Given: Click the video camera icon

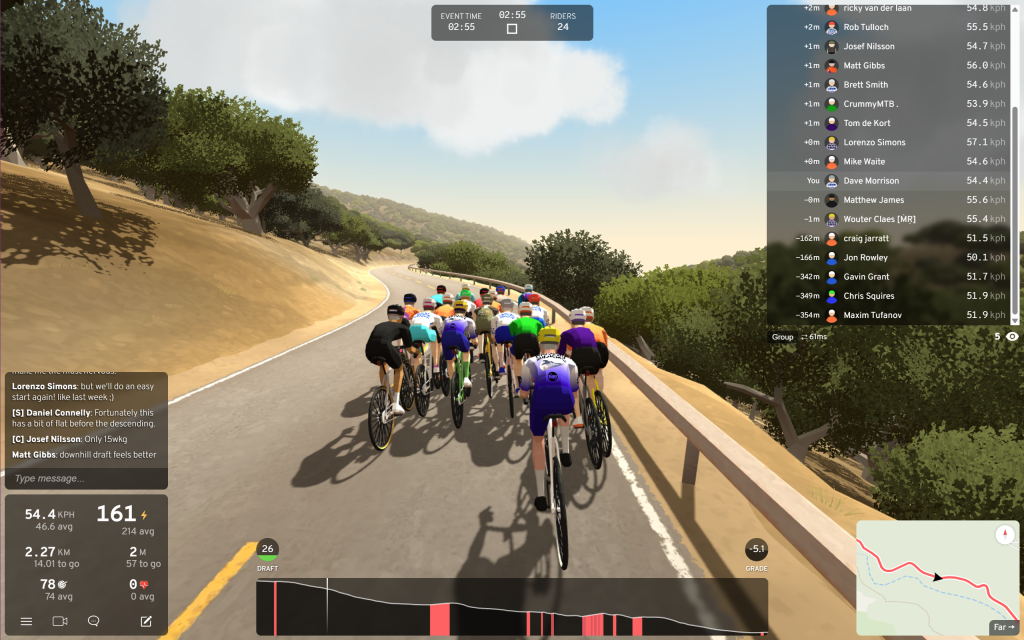Looking at the screenshot, I should 60,621.
